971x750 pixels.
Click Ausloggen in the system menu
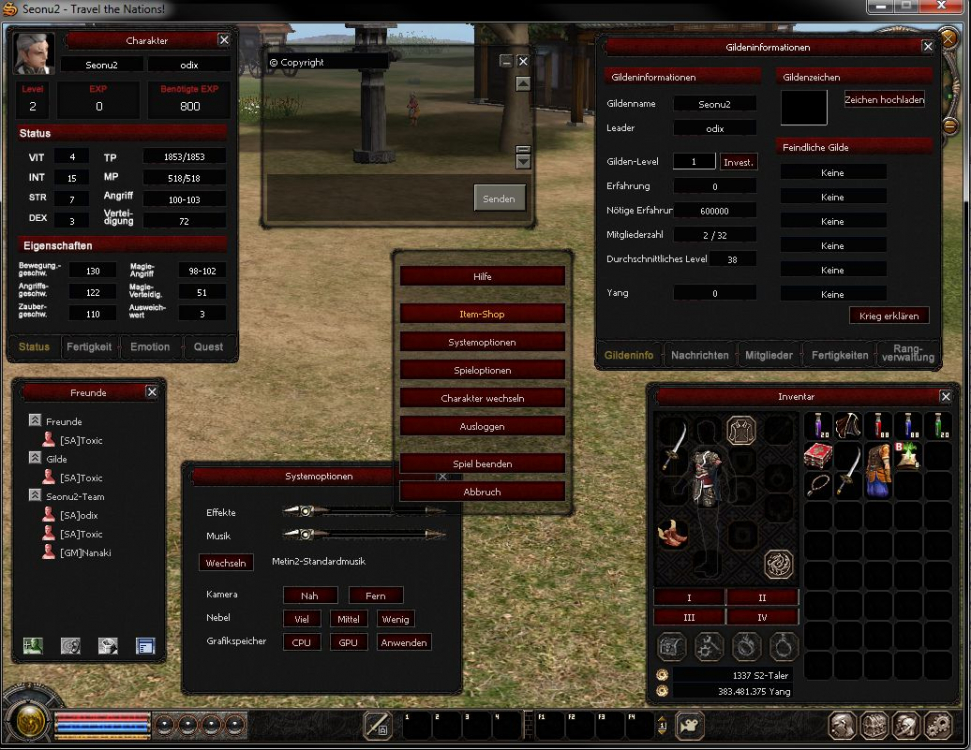(x=482, y=426)
